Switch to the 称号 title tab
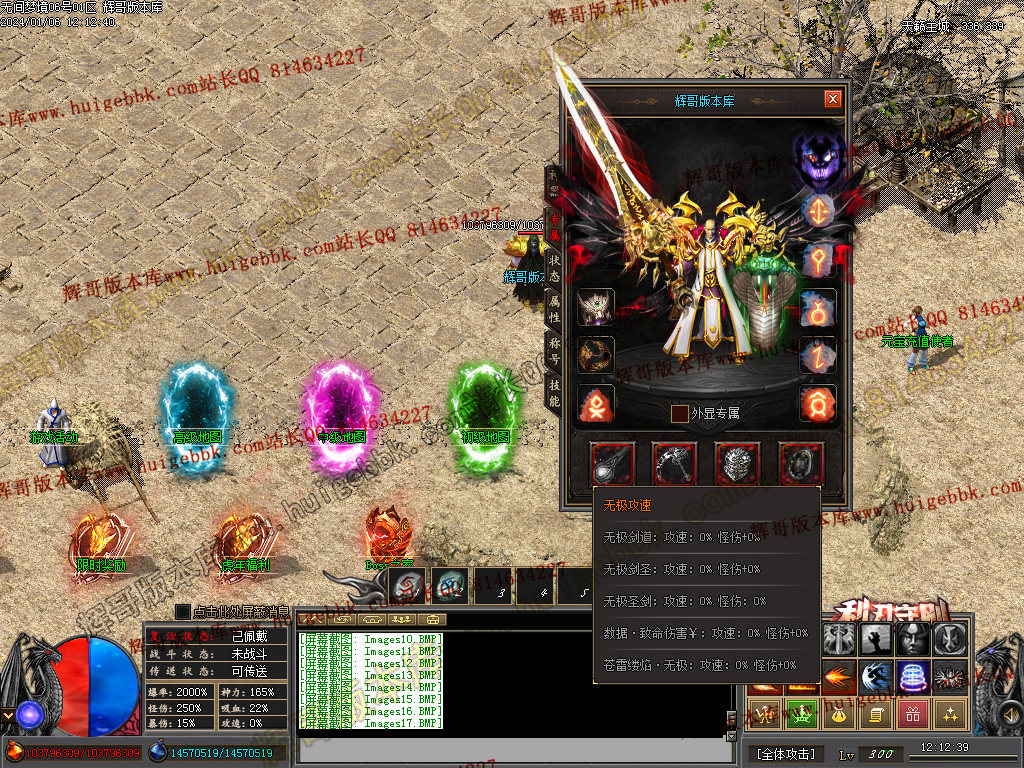Image resolution: width=1024 pixels, height=768 pixels. coord(554,351)
